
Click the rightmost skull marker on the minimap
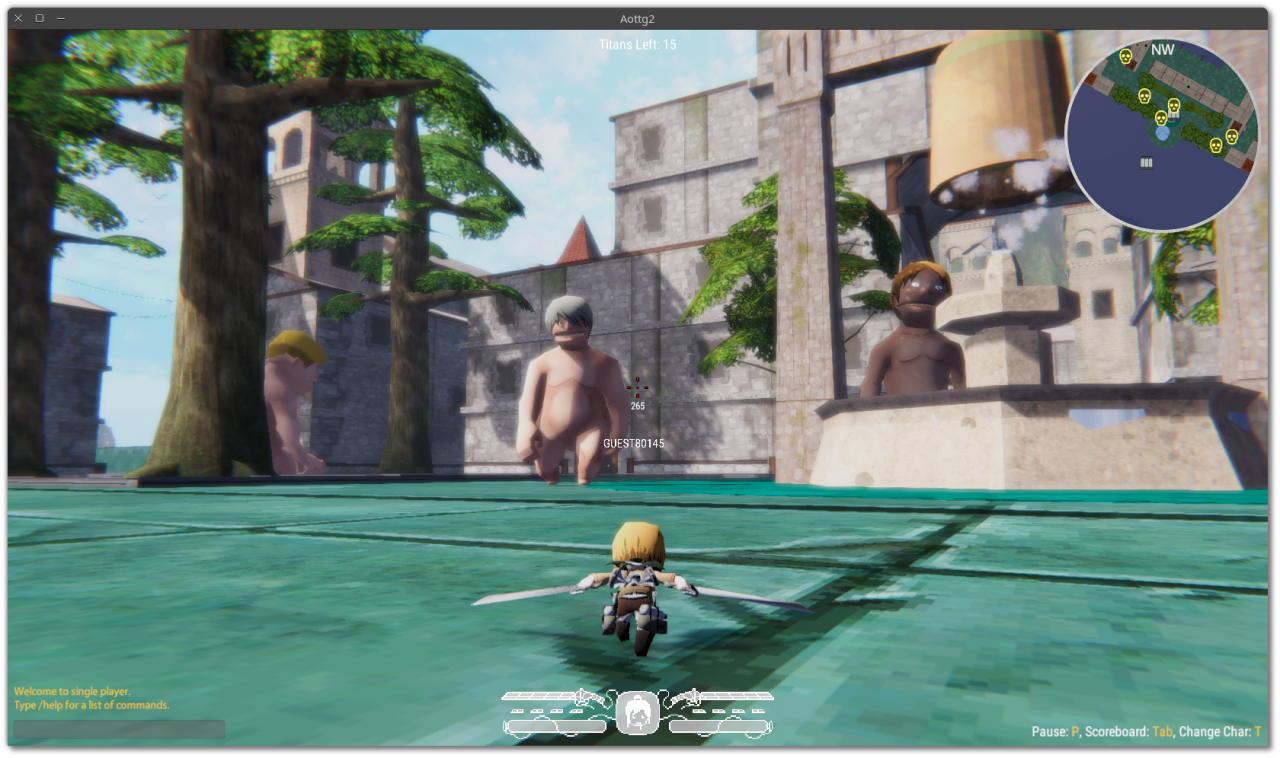coord(1232,136)
